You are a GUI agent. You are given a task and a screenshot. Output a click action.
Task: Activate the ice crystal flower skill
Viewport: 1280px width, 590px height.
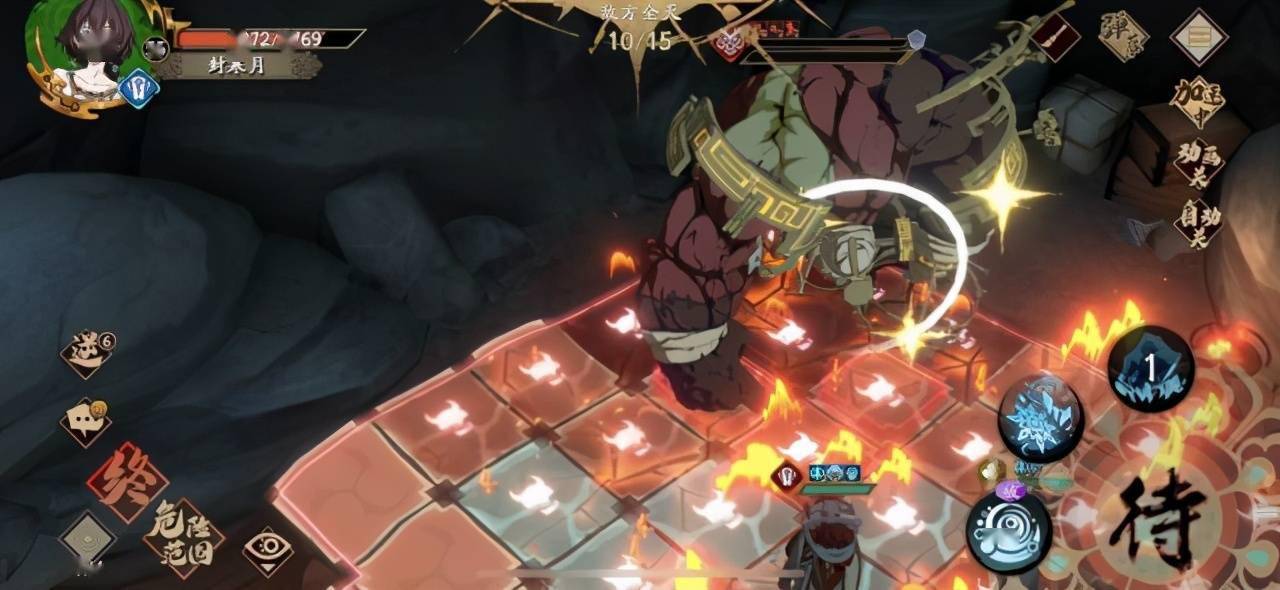pyautogui.click(x=1040, y=418)
